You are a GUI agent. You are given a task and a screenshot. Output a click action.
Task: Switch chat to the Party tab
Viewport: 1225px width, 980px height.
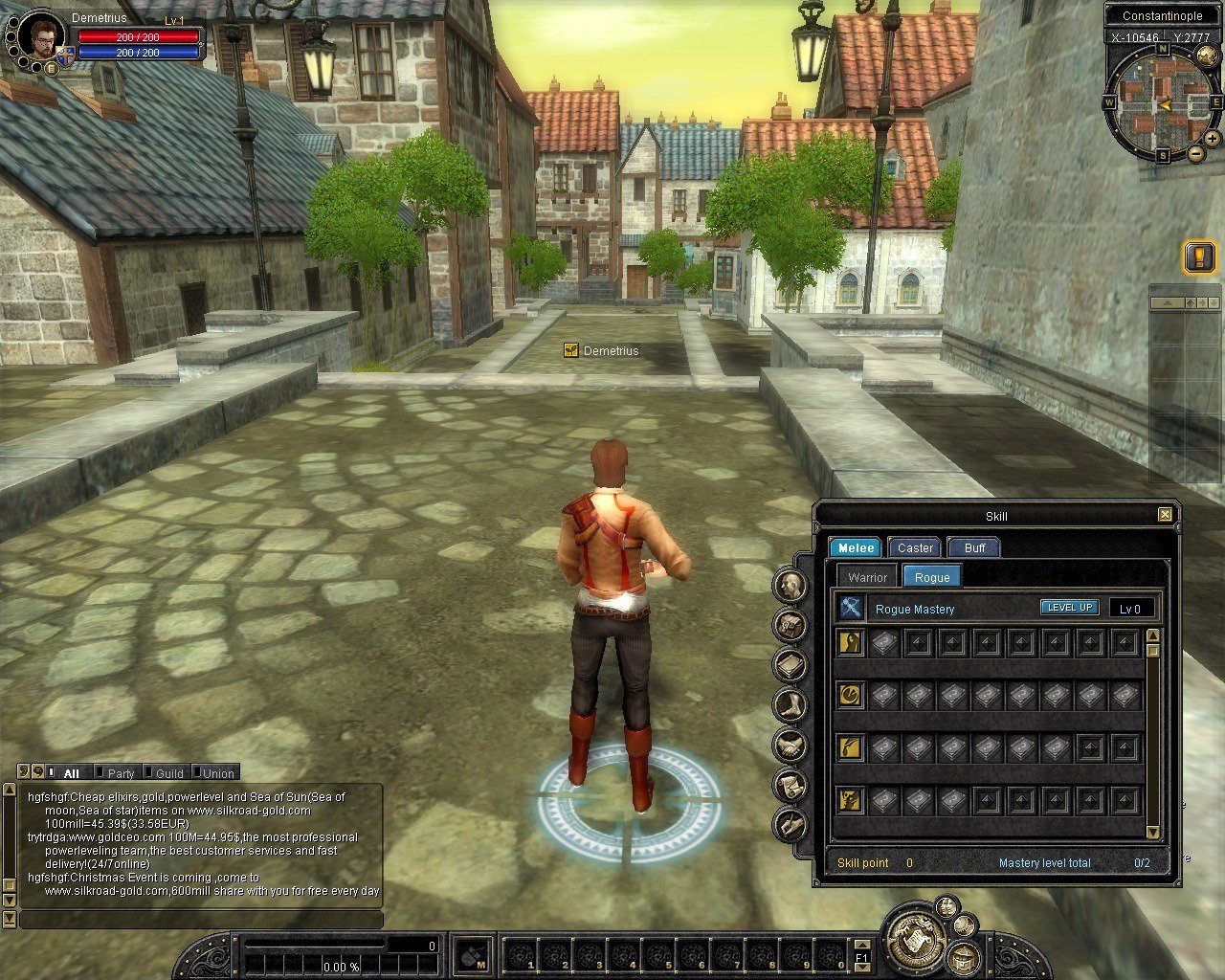pos(121,773)
